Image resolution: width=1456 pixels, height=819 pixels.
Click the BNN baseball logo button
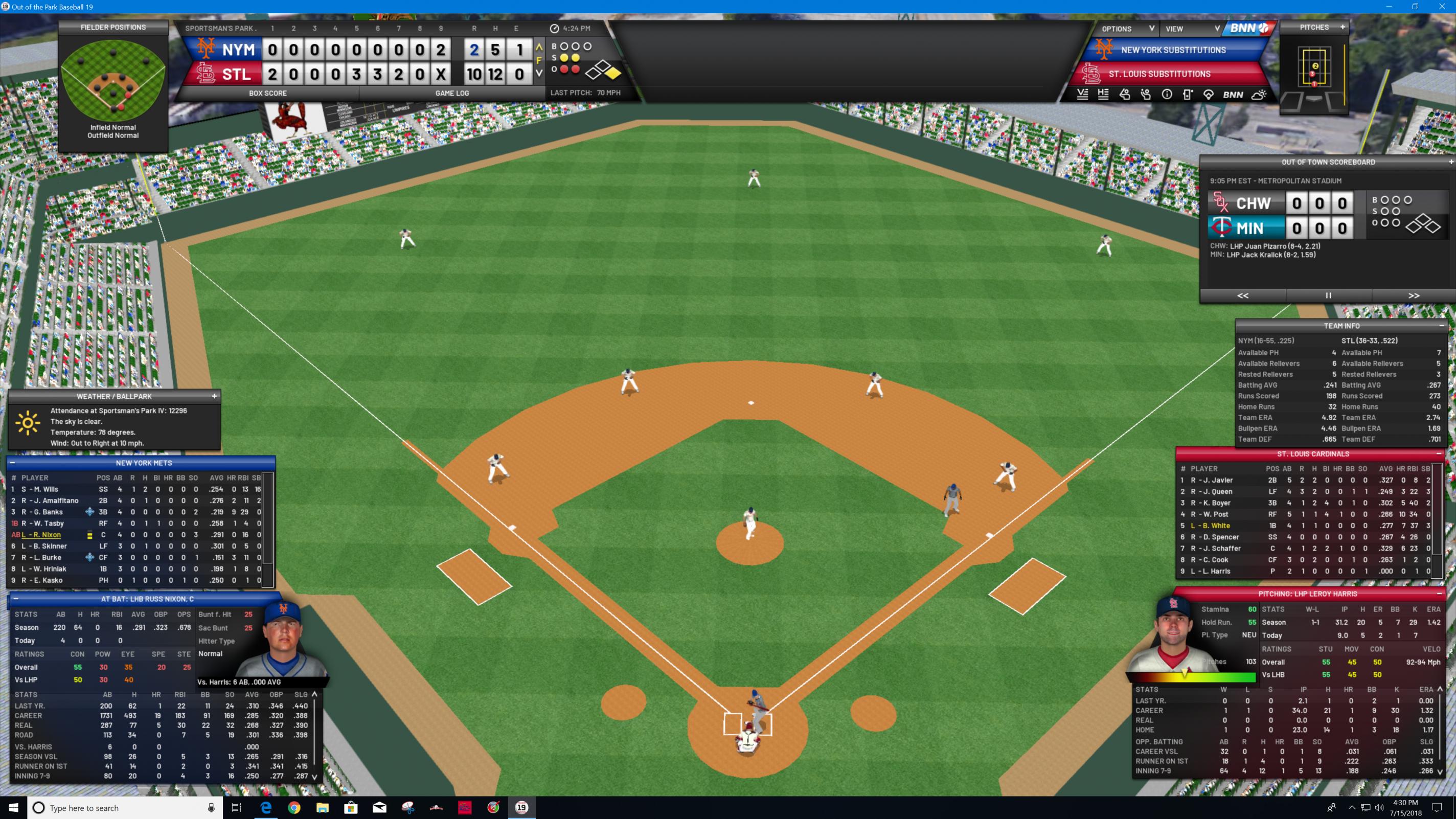(x=1249, y=28)
